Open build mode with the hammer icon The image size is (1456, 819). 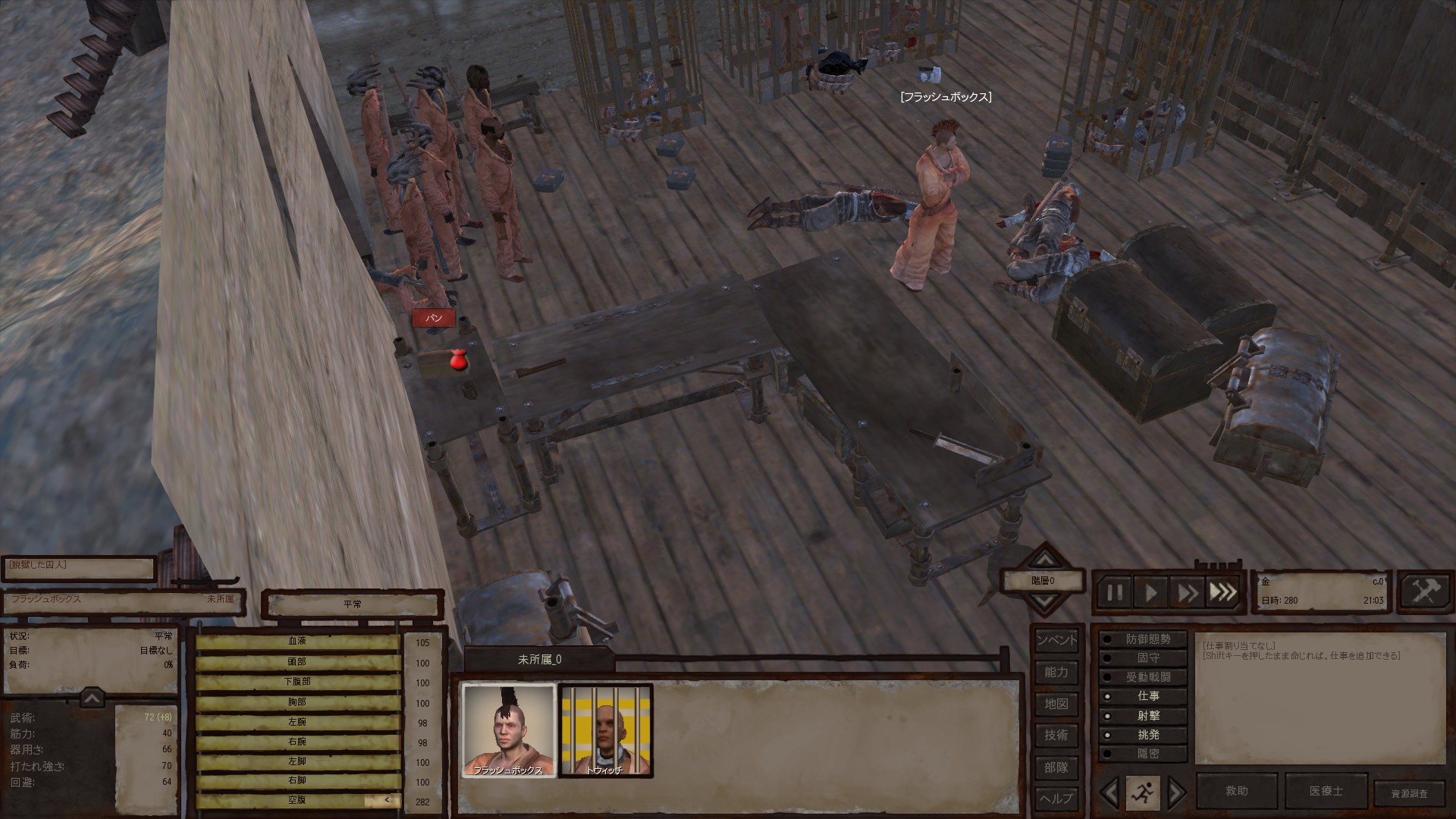(1423, 591)
